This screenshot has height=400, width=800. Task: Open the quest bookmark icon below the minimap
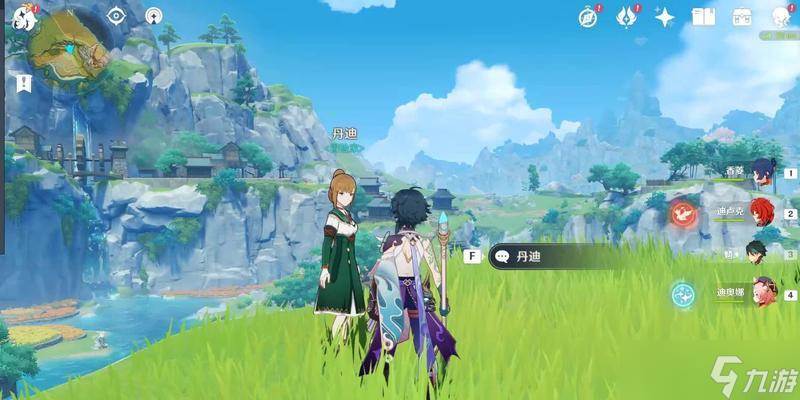click(x=23, y=83)
